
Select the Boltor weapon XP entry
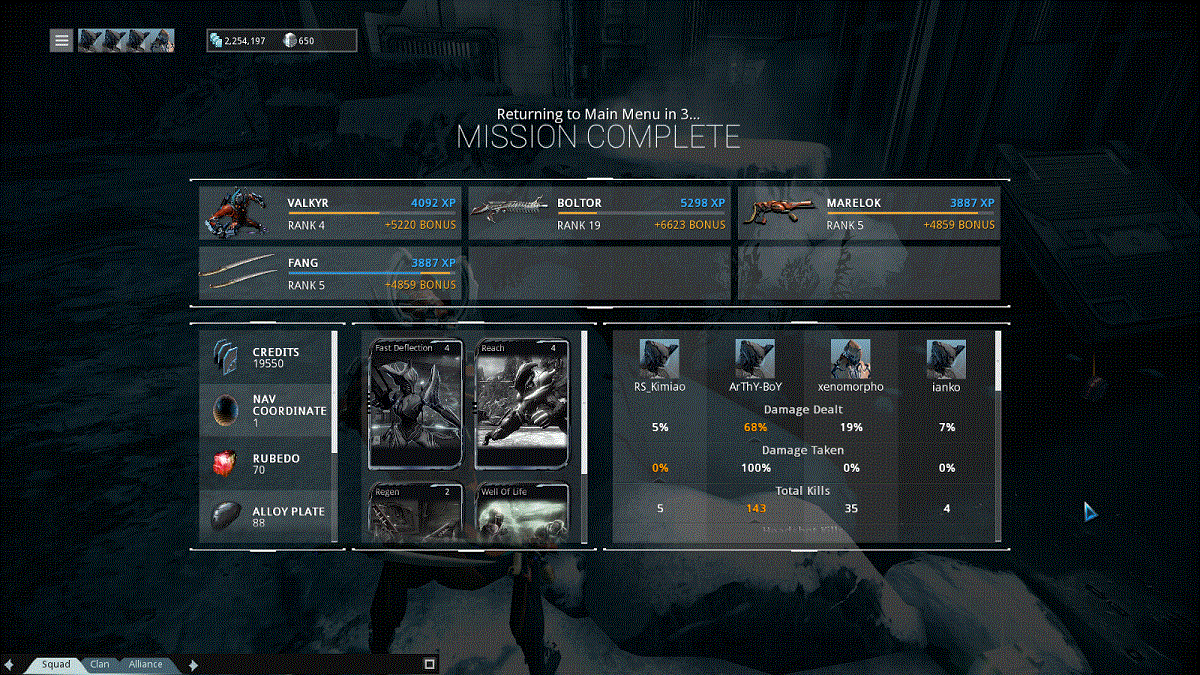(x=599, y=214)
